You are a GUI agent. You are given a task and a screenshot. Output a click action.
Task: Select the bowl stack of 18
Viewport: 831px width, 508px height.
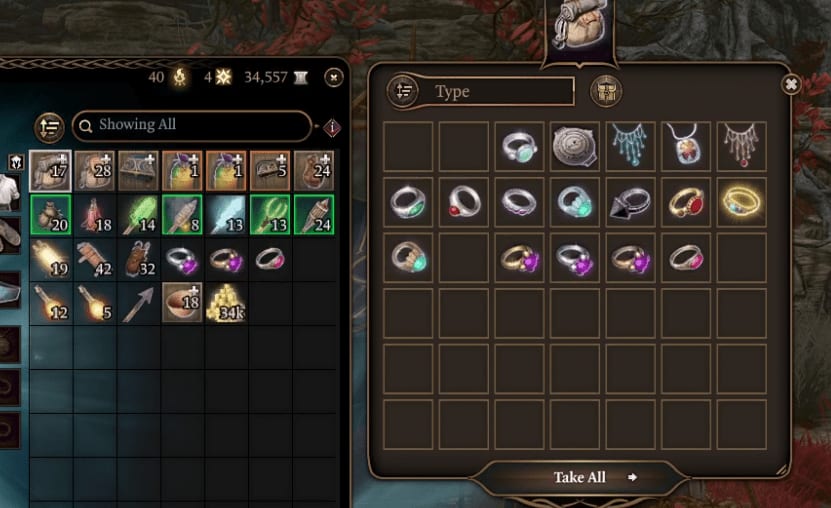[182, 303]
